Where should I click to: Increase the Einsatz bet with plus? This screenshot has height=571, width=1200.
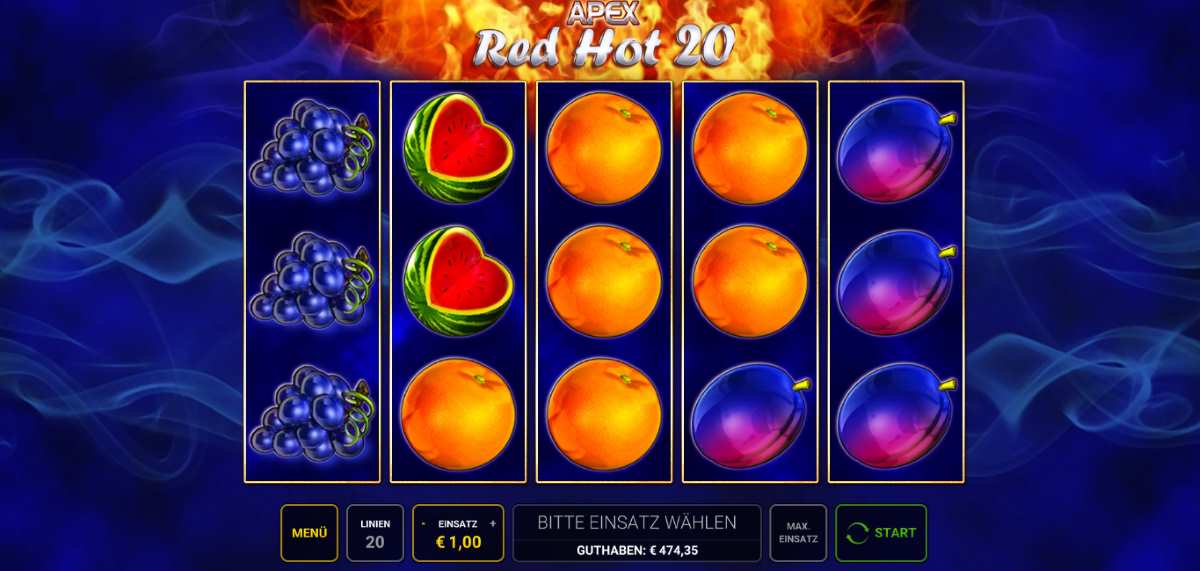pos(493,523)
